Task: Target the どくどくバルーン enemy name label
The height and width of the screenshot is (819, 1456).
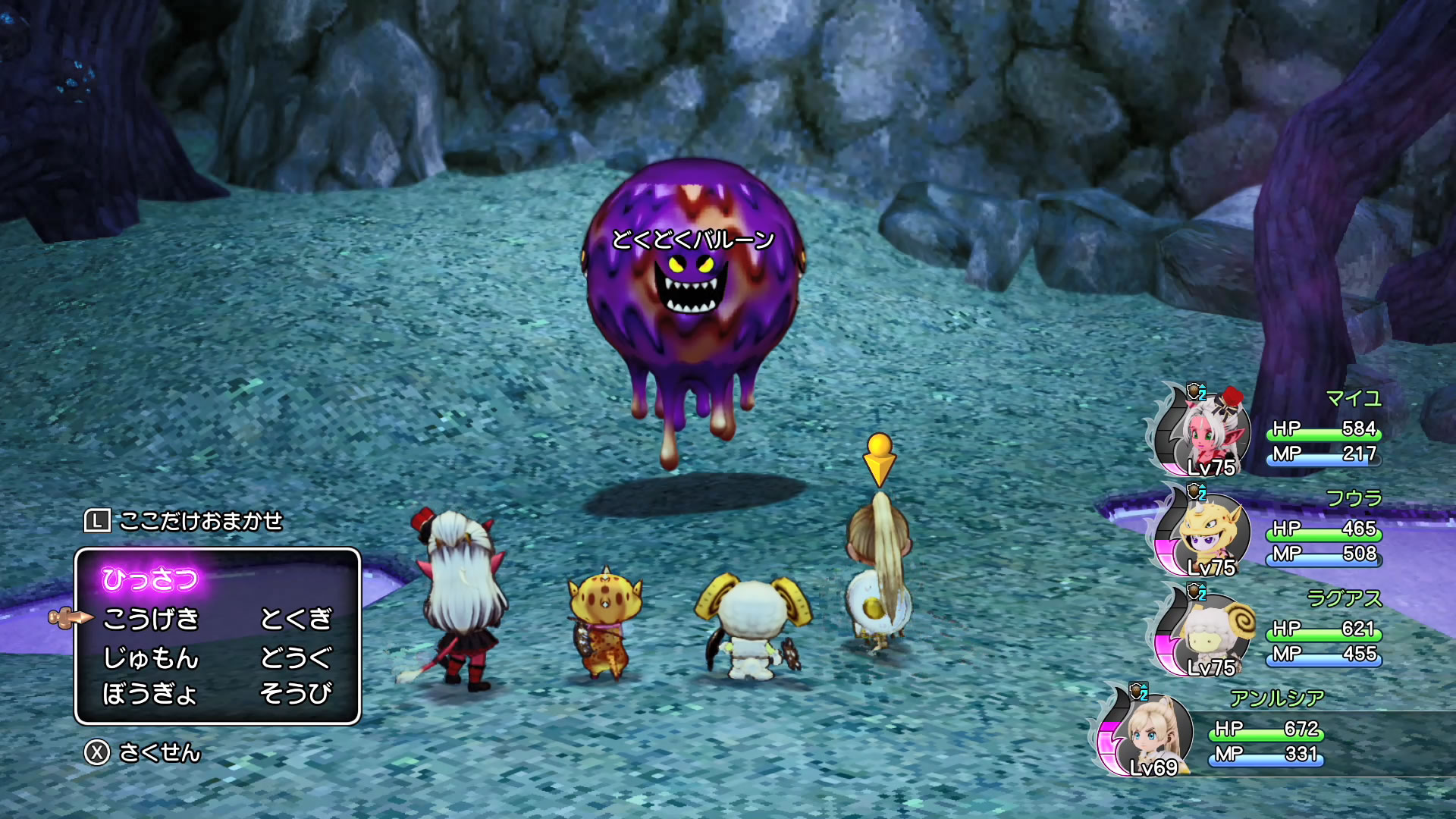Action: pos(692,240)
